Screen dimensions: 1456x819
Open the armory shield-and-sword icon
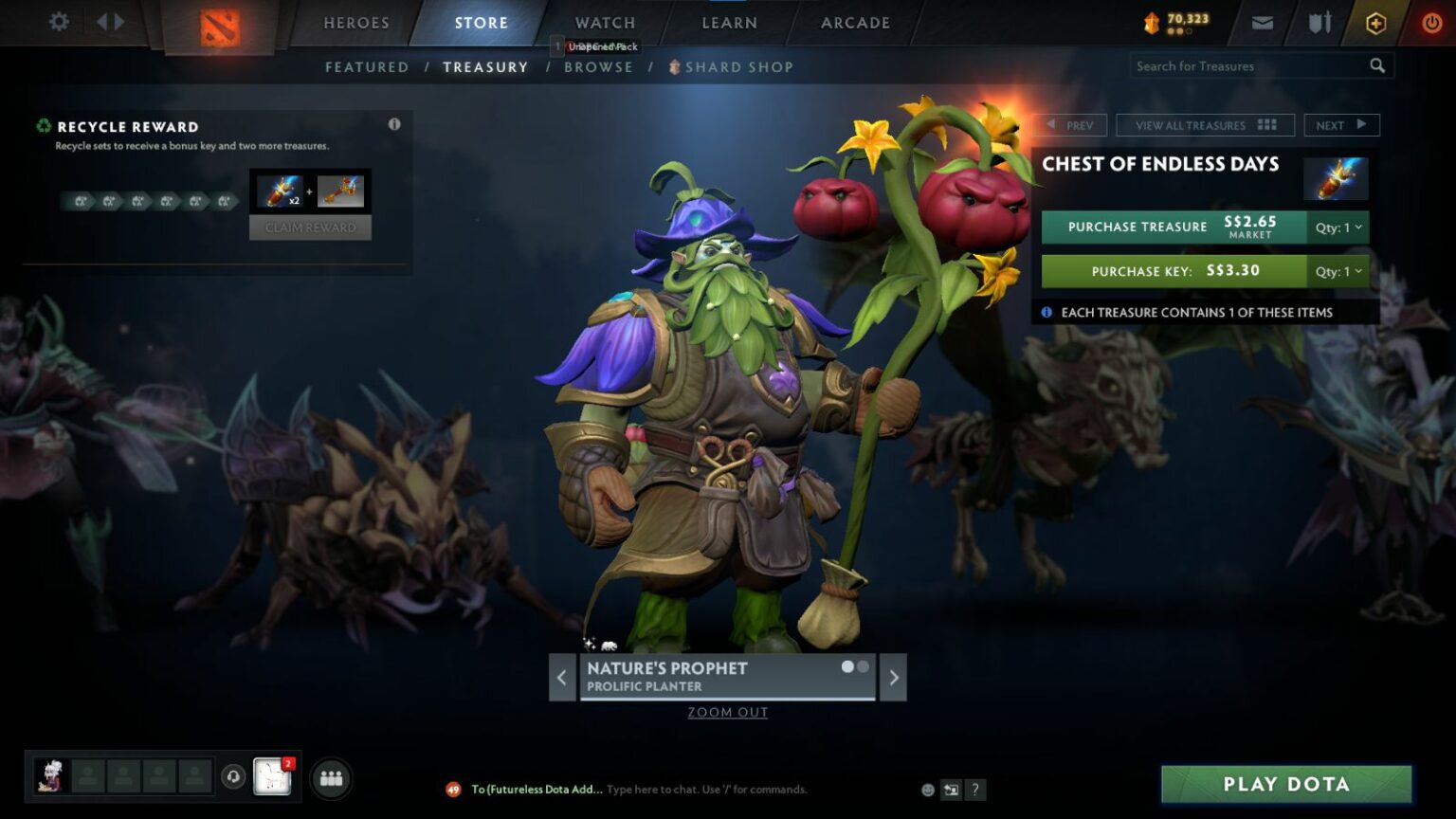(x=1318, y=22)
